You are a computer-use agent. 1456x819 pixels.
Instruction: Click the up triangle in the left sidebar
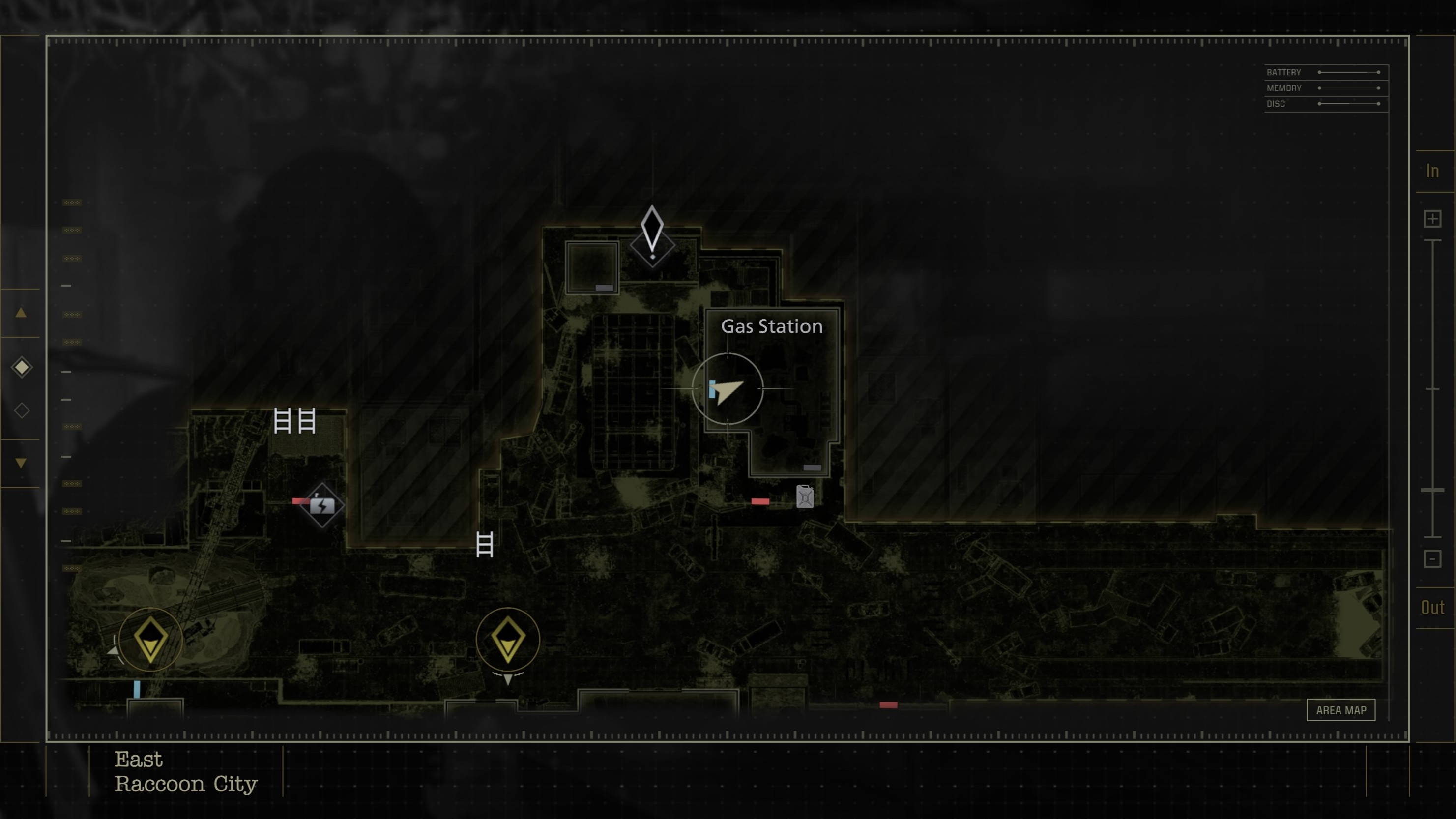point(22,313)
